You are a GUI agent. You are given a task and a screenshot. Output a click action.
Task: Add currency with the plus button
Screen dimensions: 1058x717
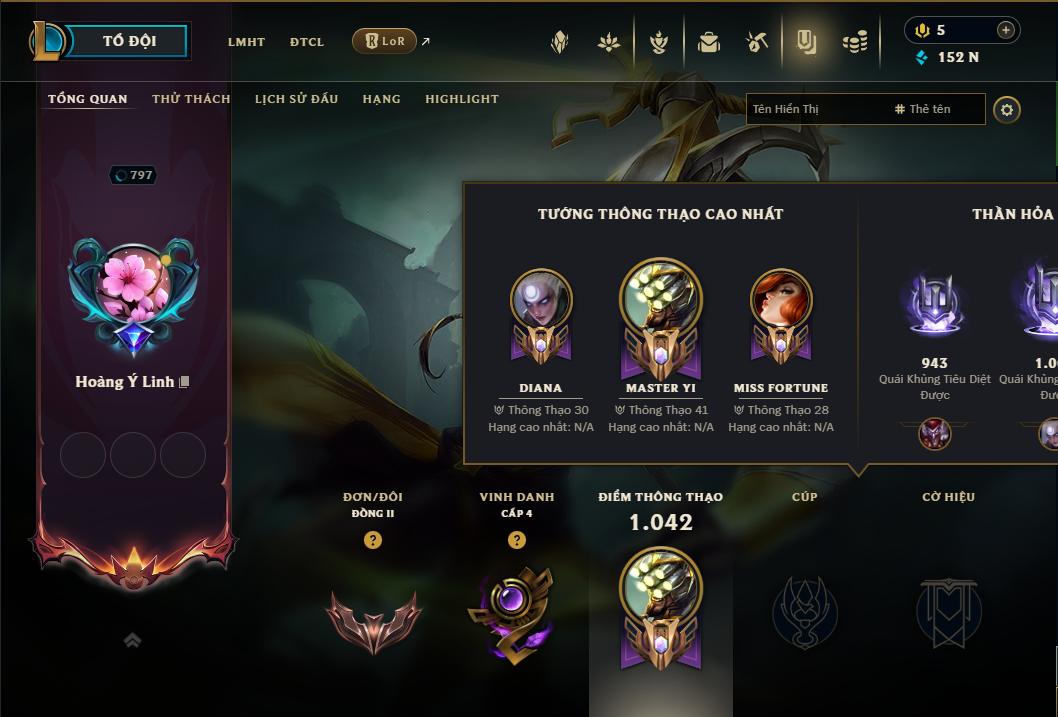(x=1005, y=30)
